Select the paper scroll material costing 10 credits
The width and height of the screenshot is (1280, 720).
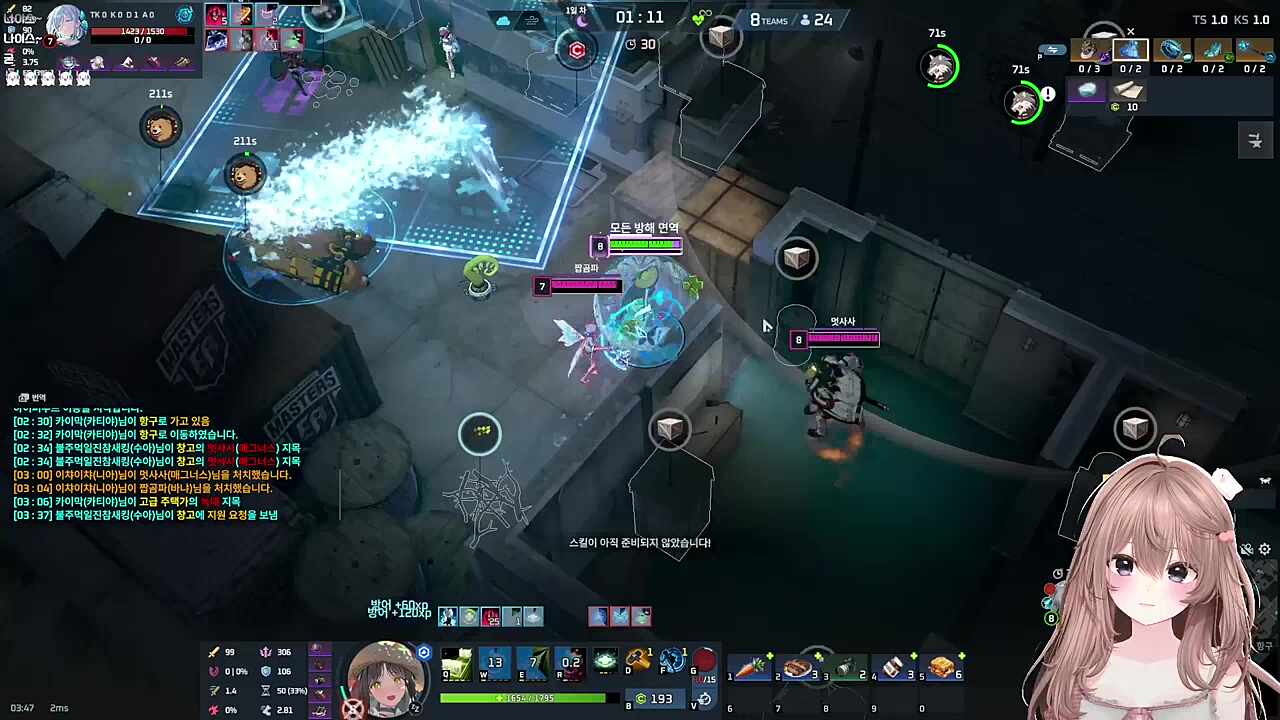(1127, 91)
